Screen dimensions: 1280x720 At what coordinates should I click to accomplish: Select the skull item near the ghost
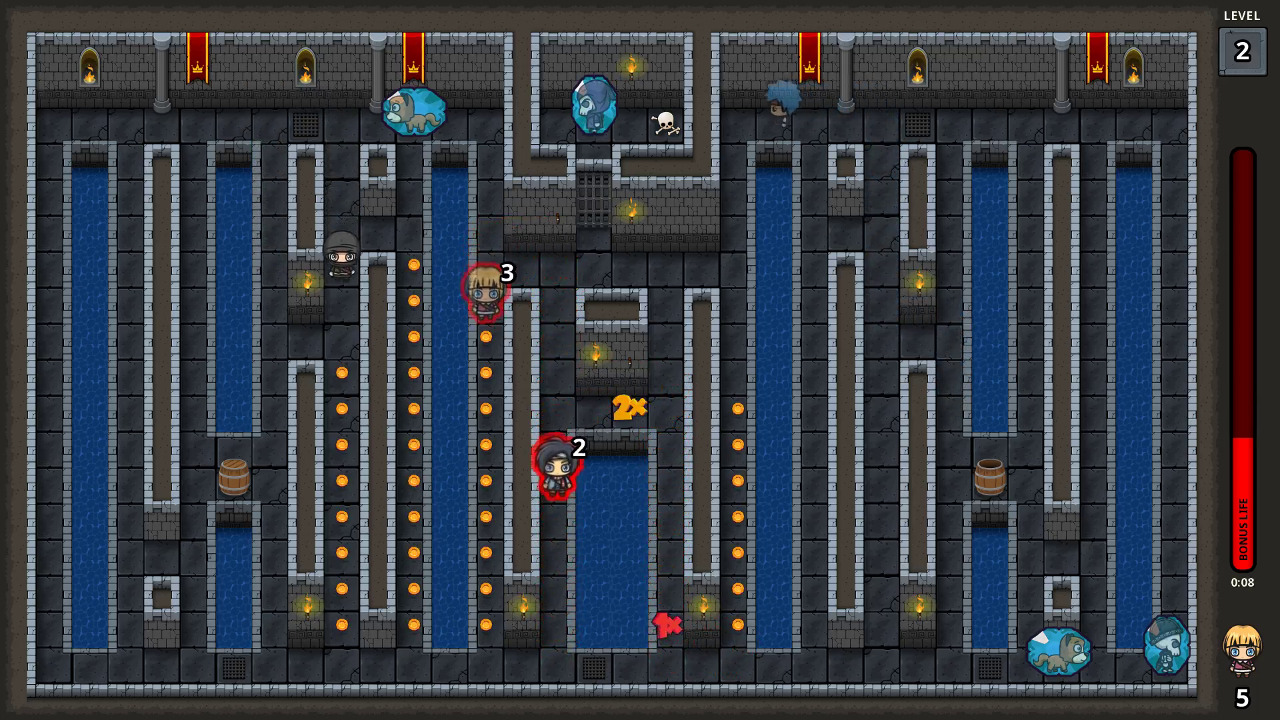pos(665,122)
